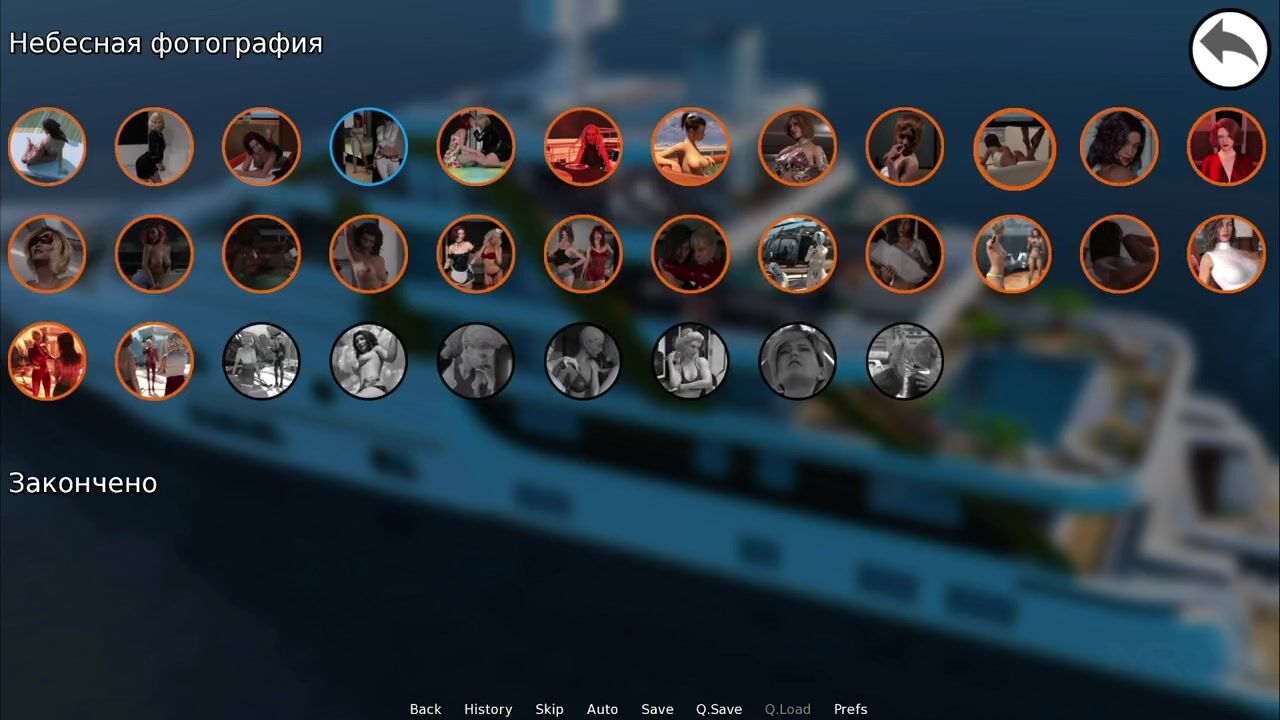Choose Q.Save to quick save
The image size is (1280, 720).
pos(719,709)
